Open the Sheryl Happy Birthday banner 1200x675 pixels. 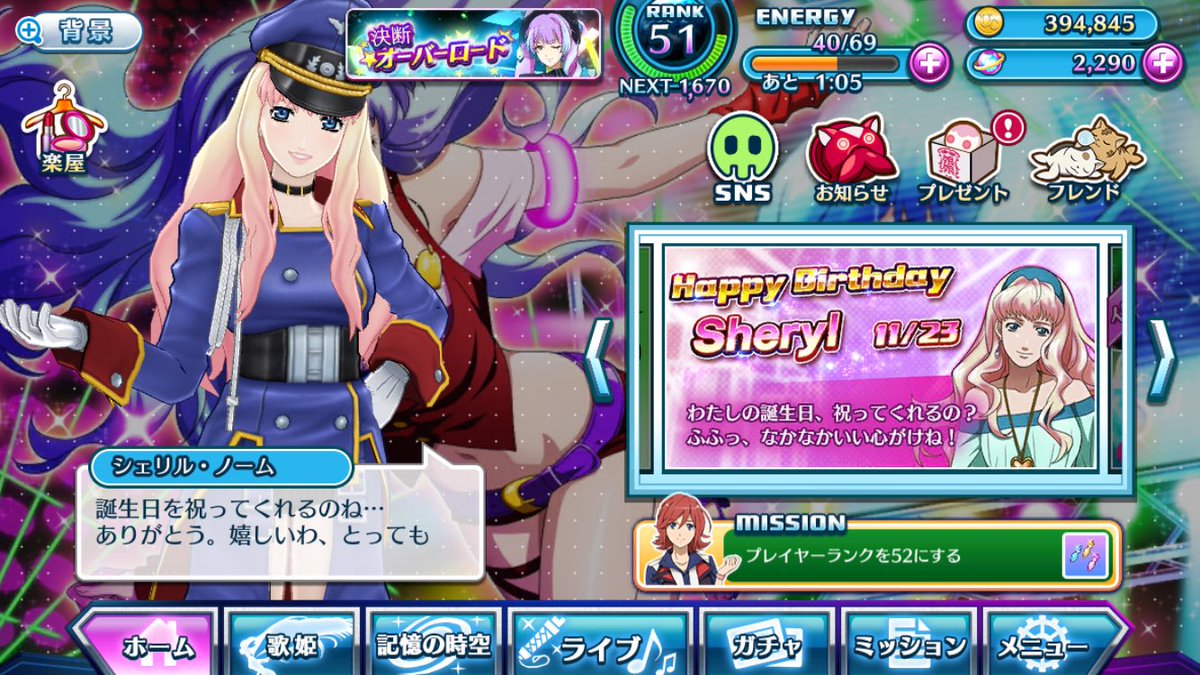point(880,360)
